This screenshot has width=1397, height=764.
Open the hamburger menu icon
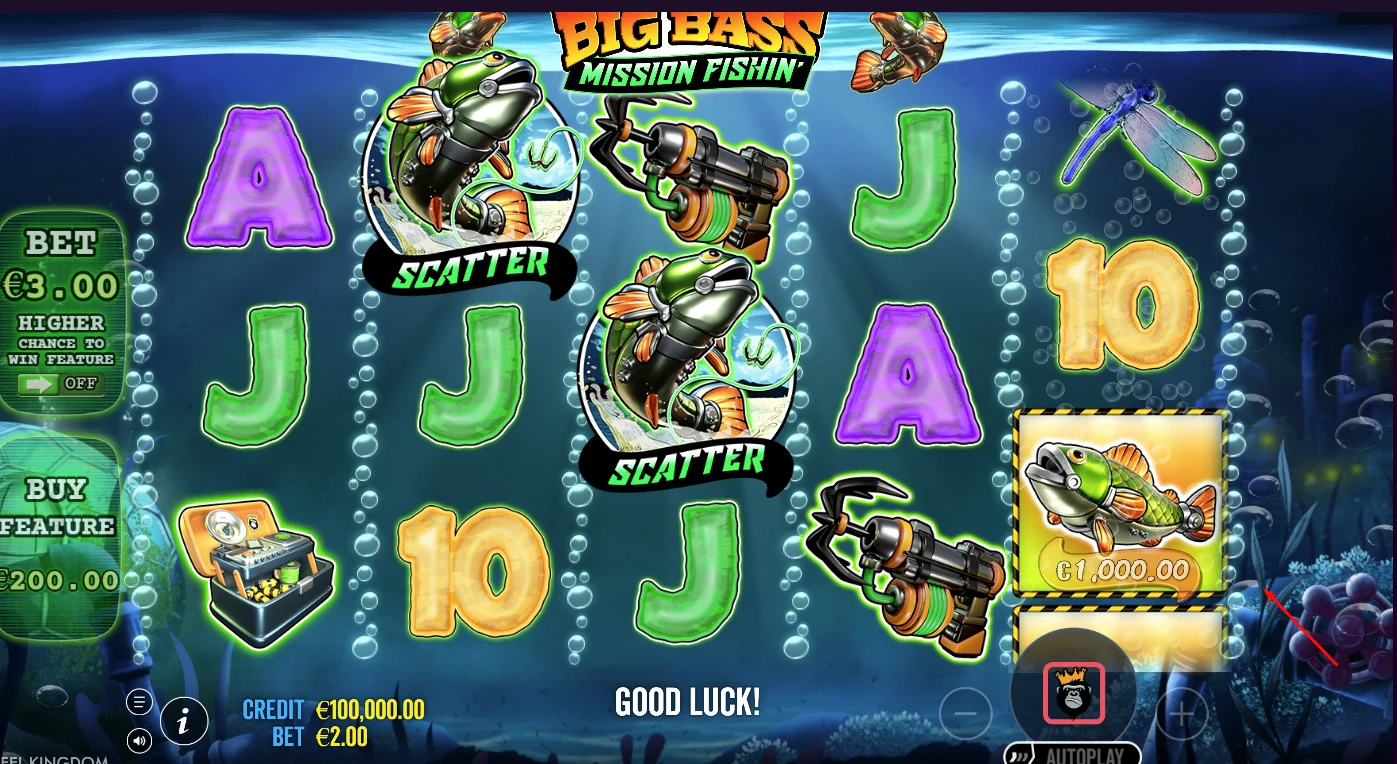[x=139, y=701]
